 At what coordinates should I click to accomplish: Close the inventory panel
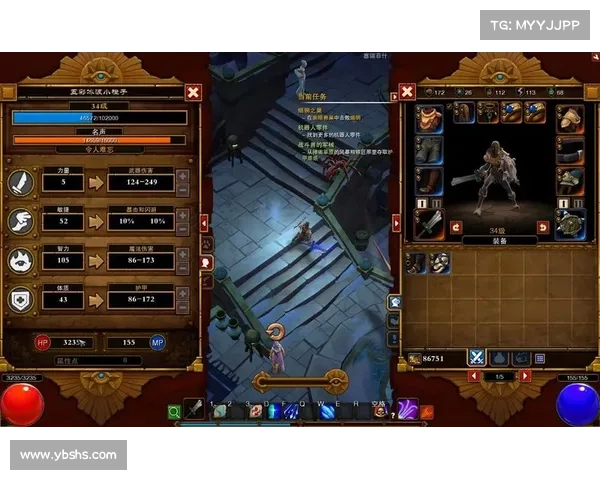(x=407, y=92)
